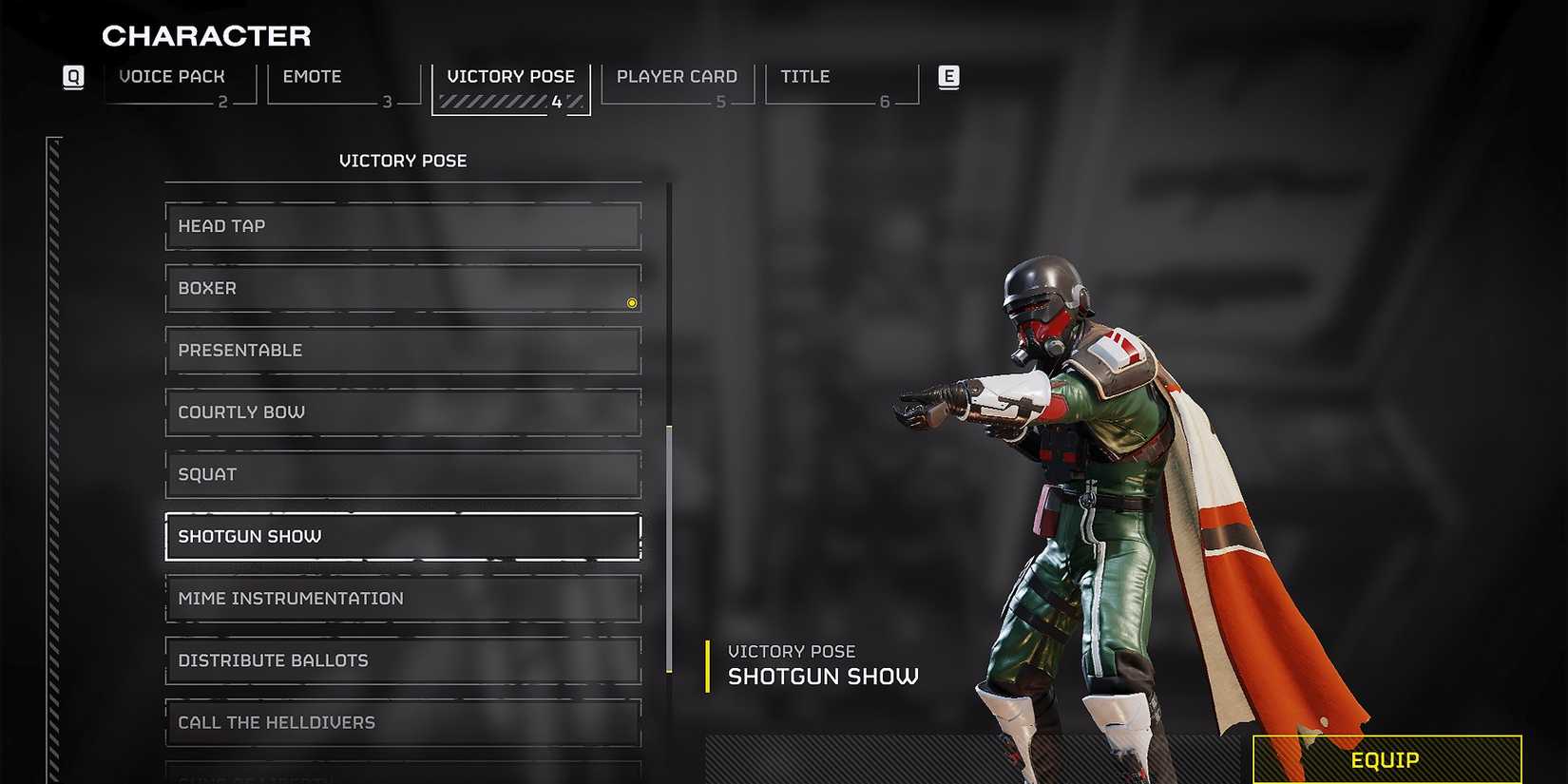
Task: Pick the Courtly Bow pose
Action: [x=402, y=411]
